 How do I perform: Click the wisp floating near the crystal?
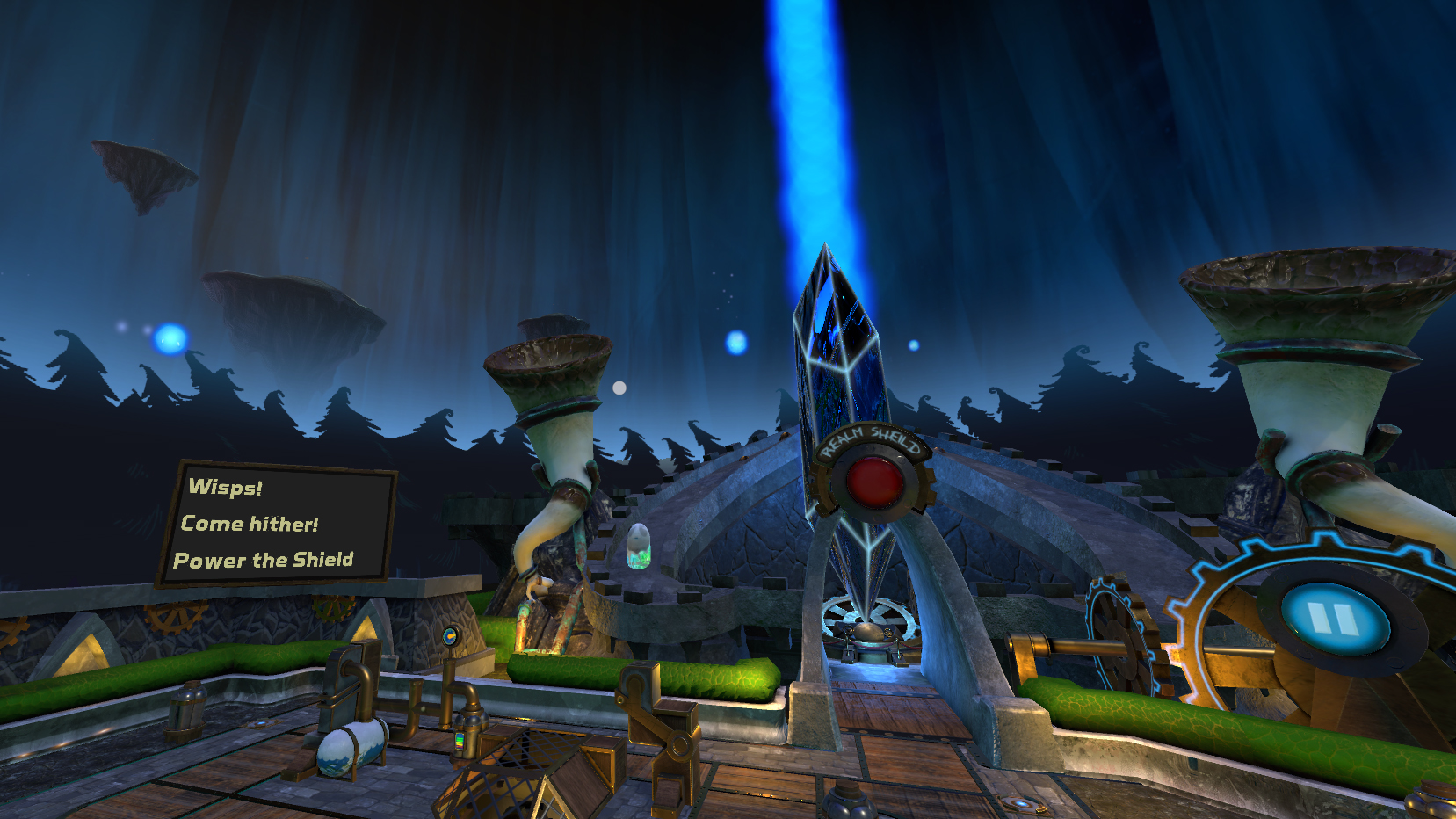click(x=735, y=343)
